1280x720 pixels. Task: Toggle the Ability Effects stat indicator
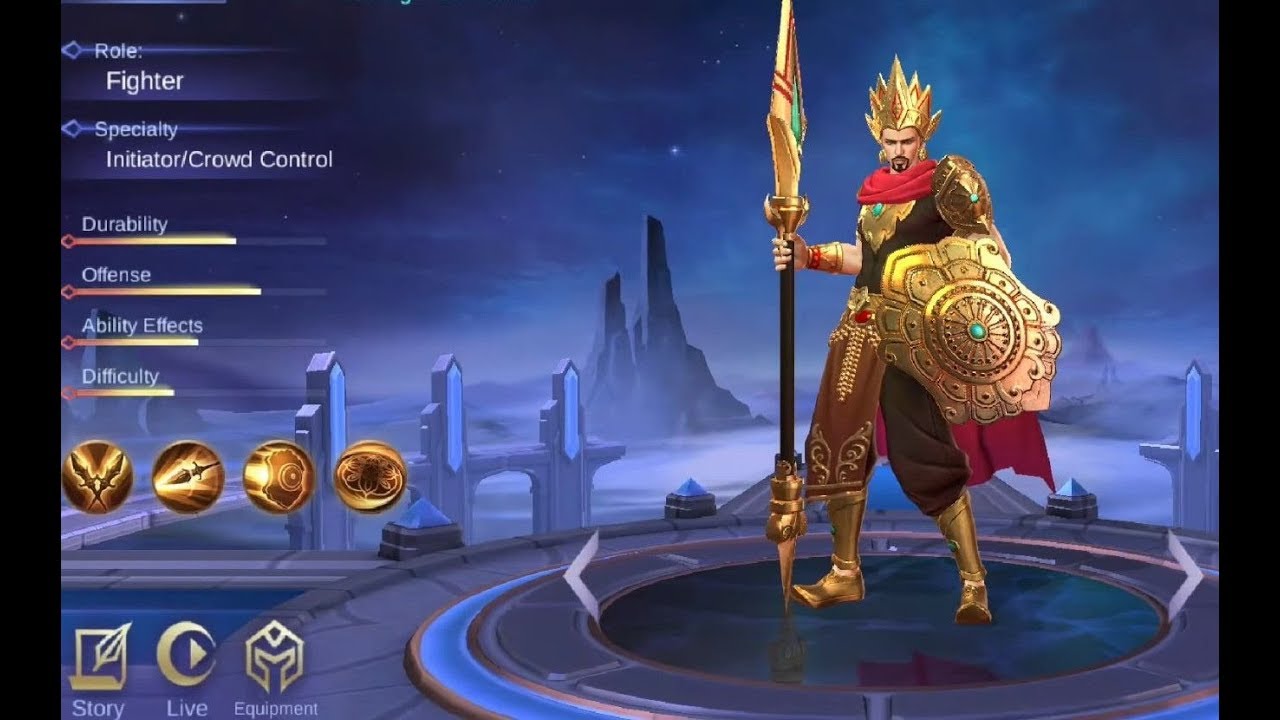tap(68, 341)
